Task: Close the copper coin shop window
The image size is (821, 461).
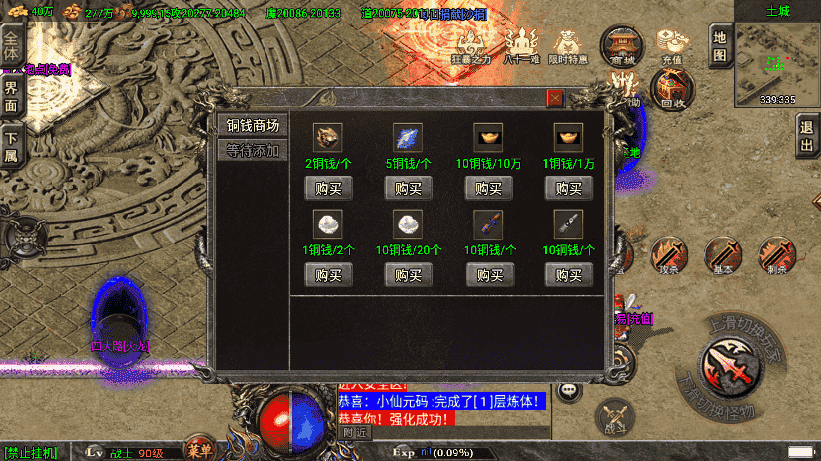Action: (555, 98)
